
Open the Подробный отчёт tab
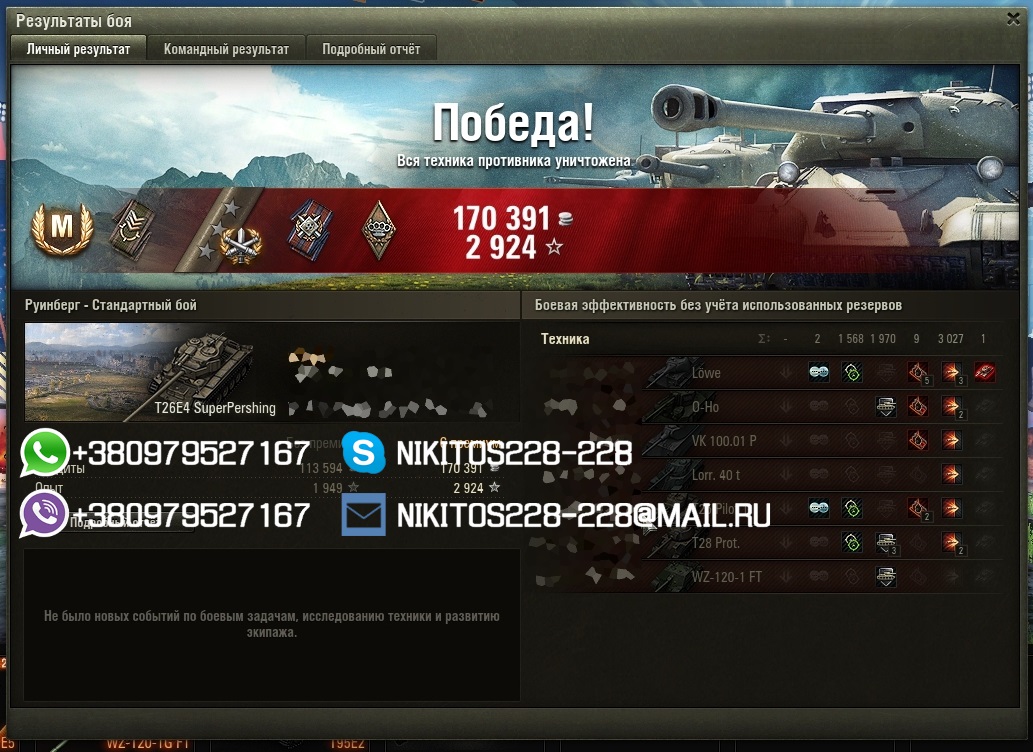pyautogui.click(x=371, y=49)
